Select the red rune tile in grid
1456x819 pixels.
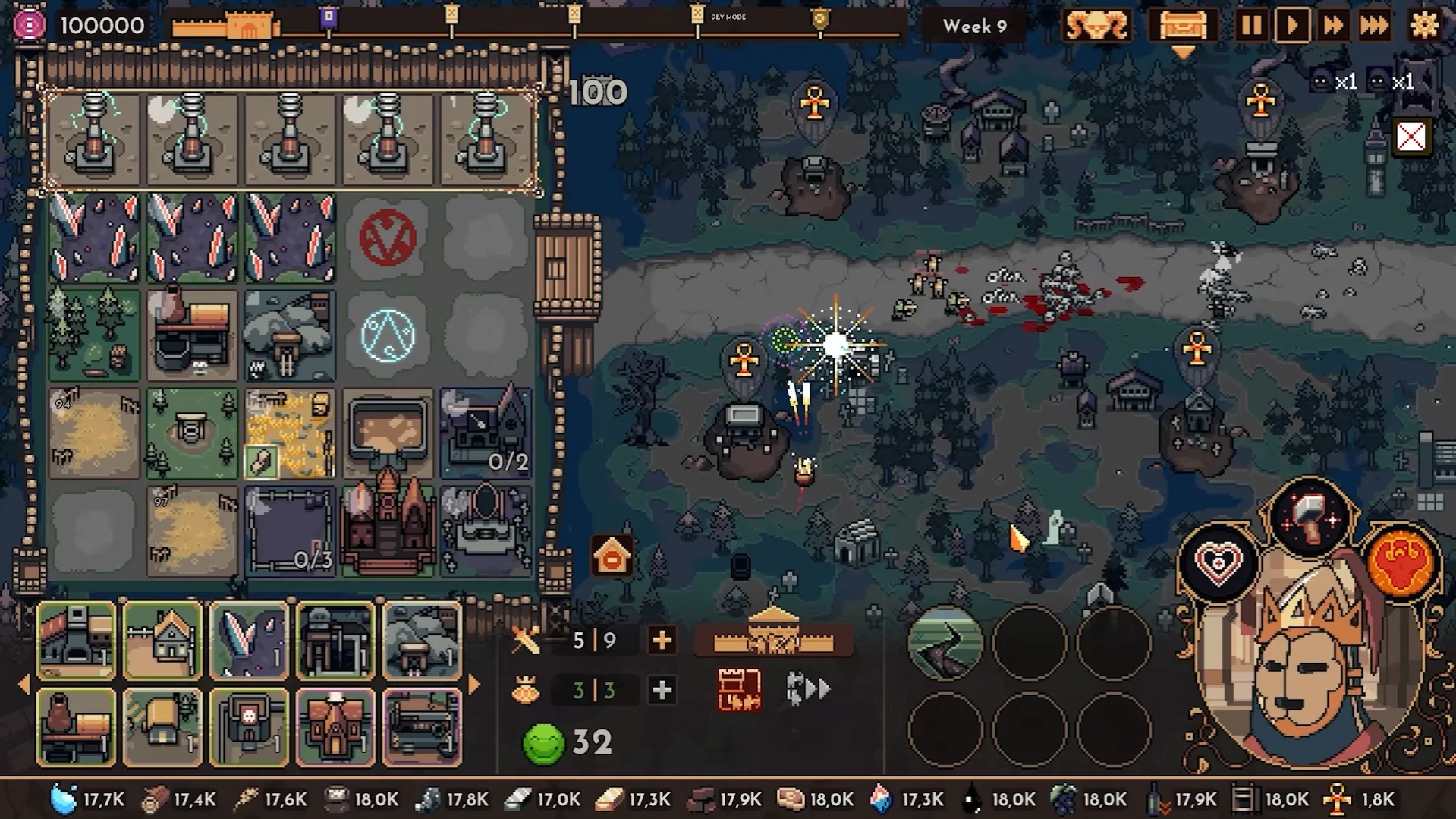click(x=387, y=238)
